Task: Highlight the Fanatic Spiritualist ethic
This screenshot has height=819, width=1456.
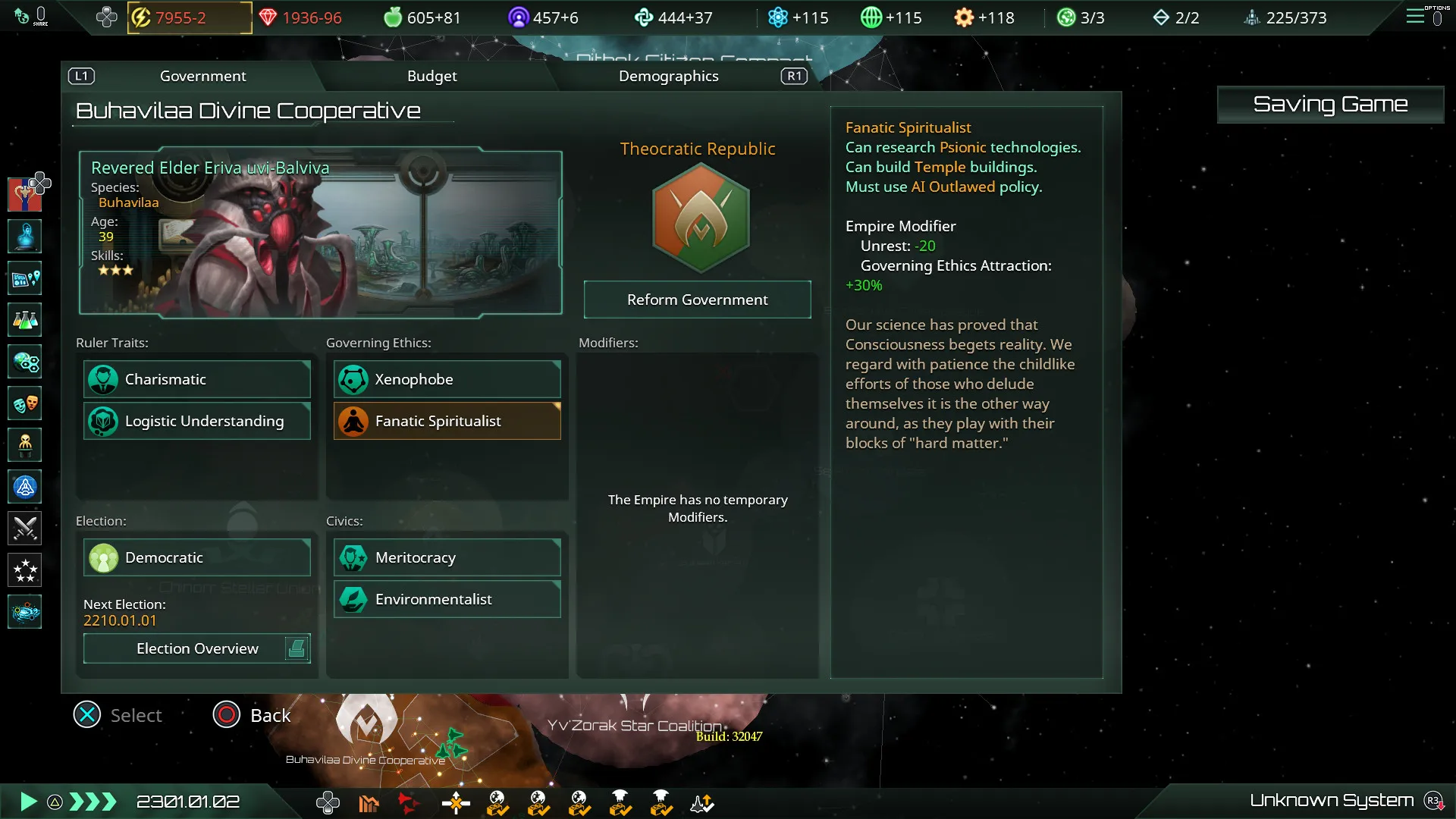Action: click(x=447, y=421)
